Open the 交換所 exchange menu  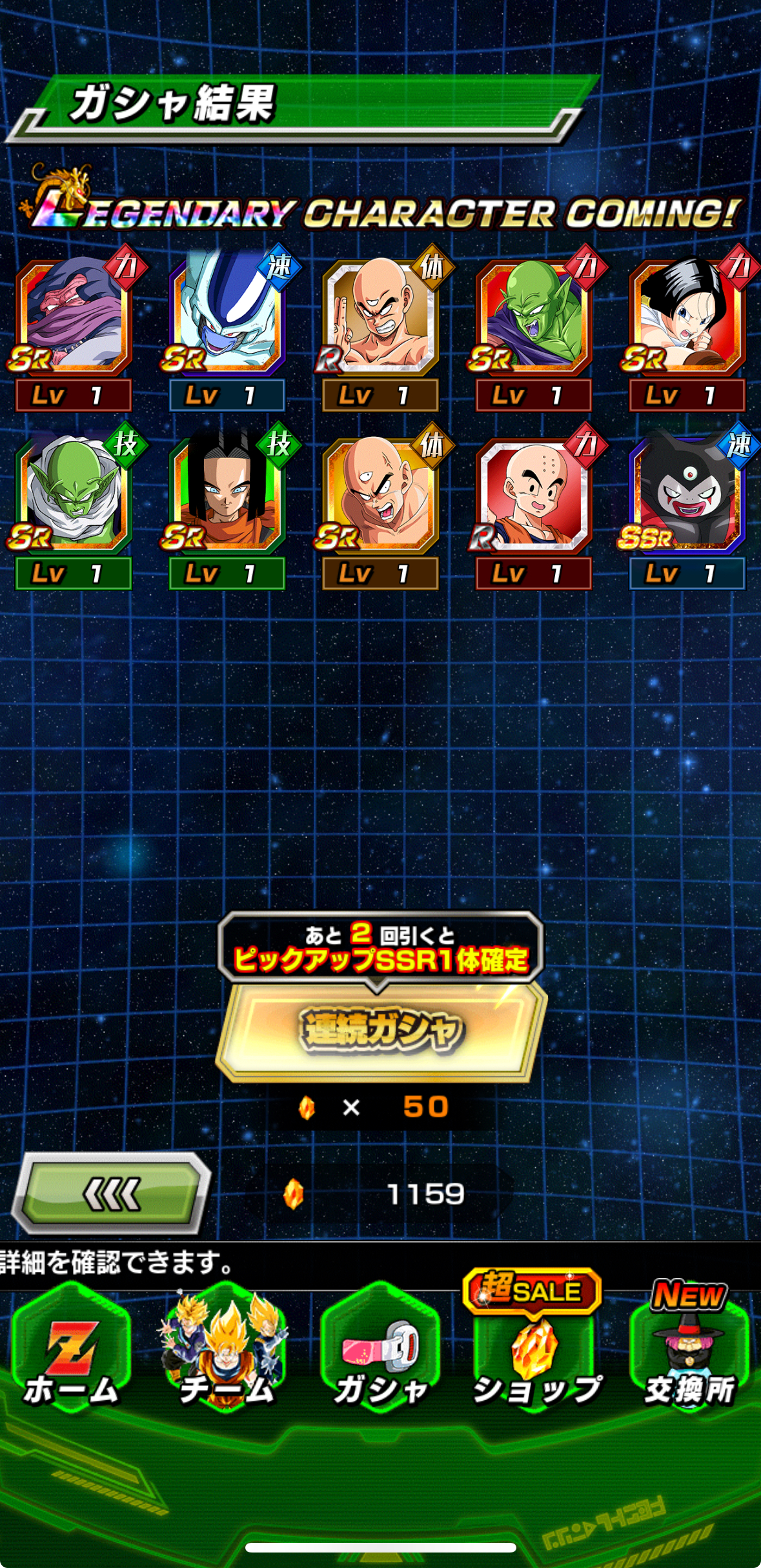(689, 1355)
